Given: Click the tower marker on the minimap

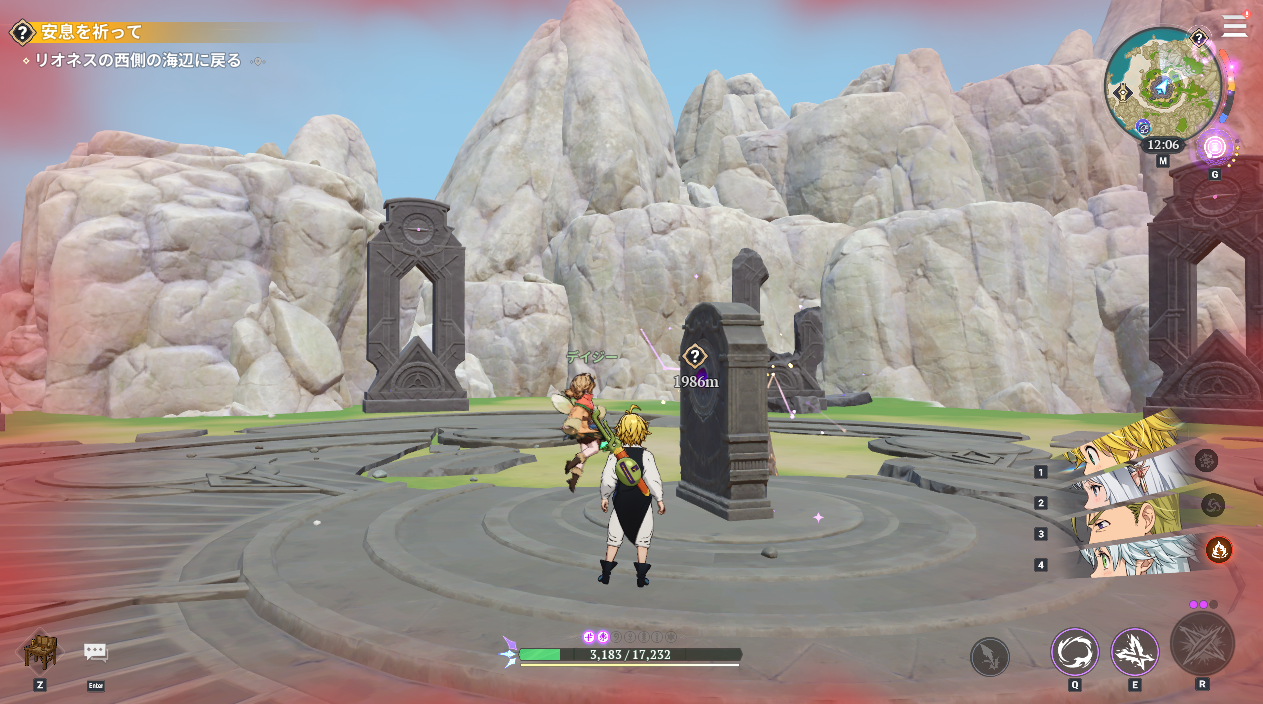Looking at the screenshot, I should pos(1122,92).
